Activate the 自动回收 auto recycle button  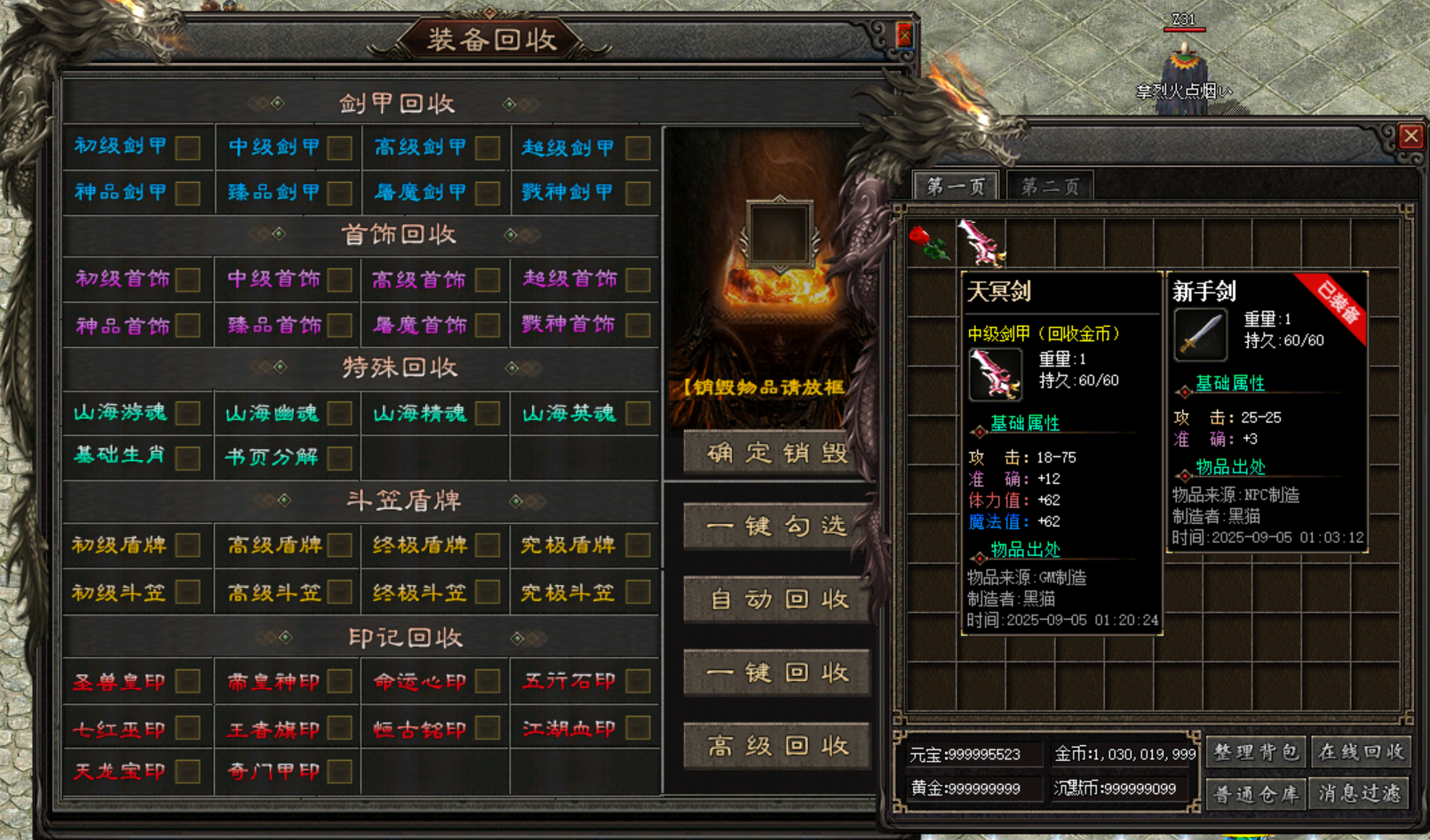point(776,599)
